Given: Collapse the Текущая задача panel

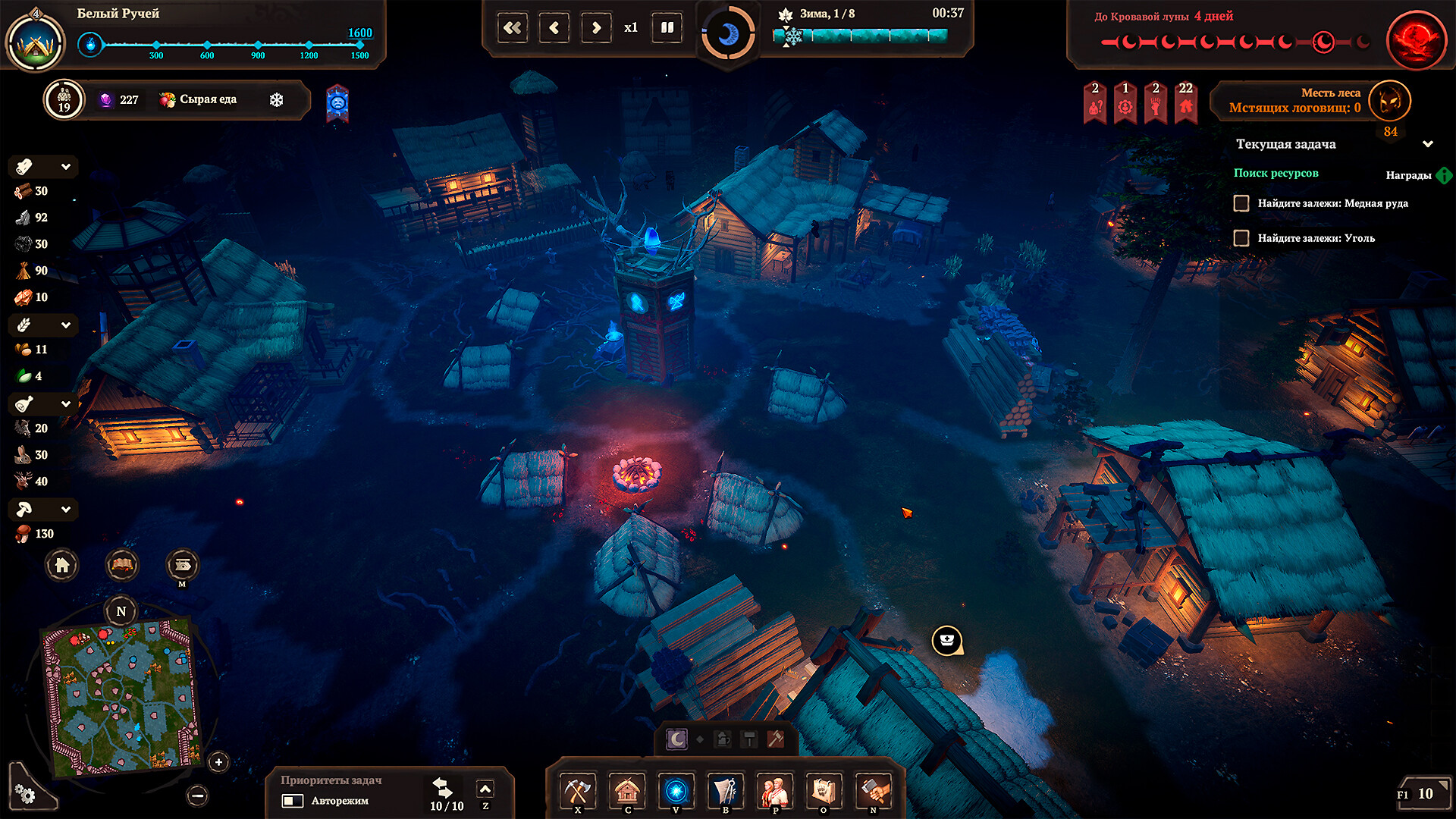Looking at the screenshot, I should 1429,144.
